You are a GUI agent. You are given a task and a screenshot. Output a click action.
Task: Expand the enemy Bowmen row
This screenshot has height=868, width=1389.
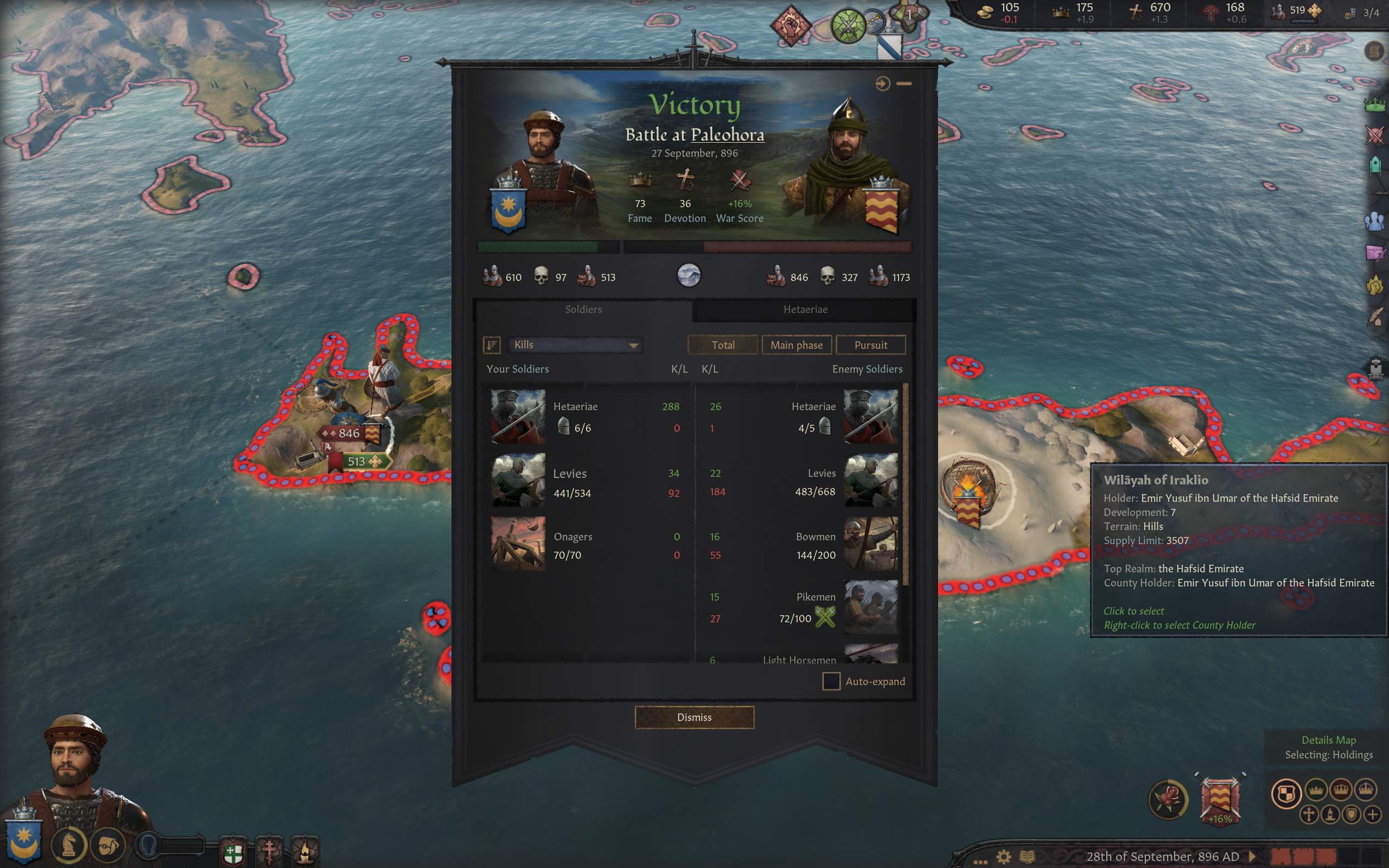coord(804,545)
